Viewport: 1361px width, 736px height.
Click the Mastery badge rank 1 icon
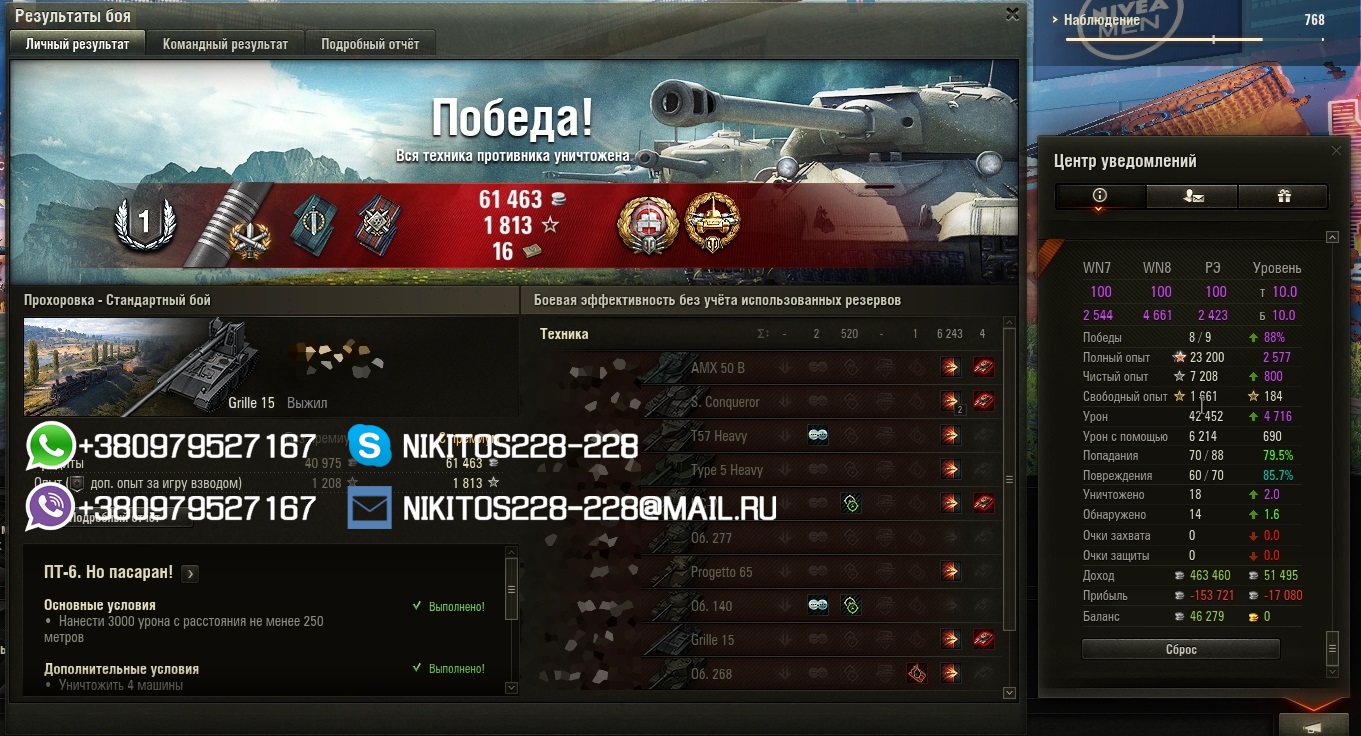(x=145, y=223)
